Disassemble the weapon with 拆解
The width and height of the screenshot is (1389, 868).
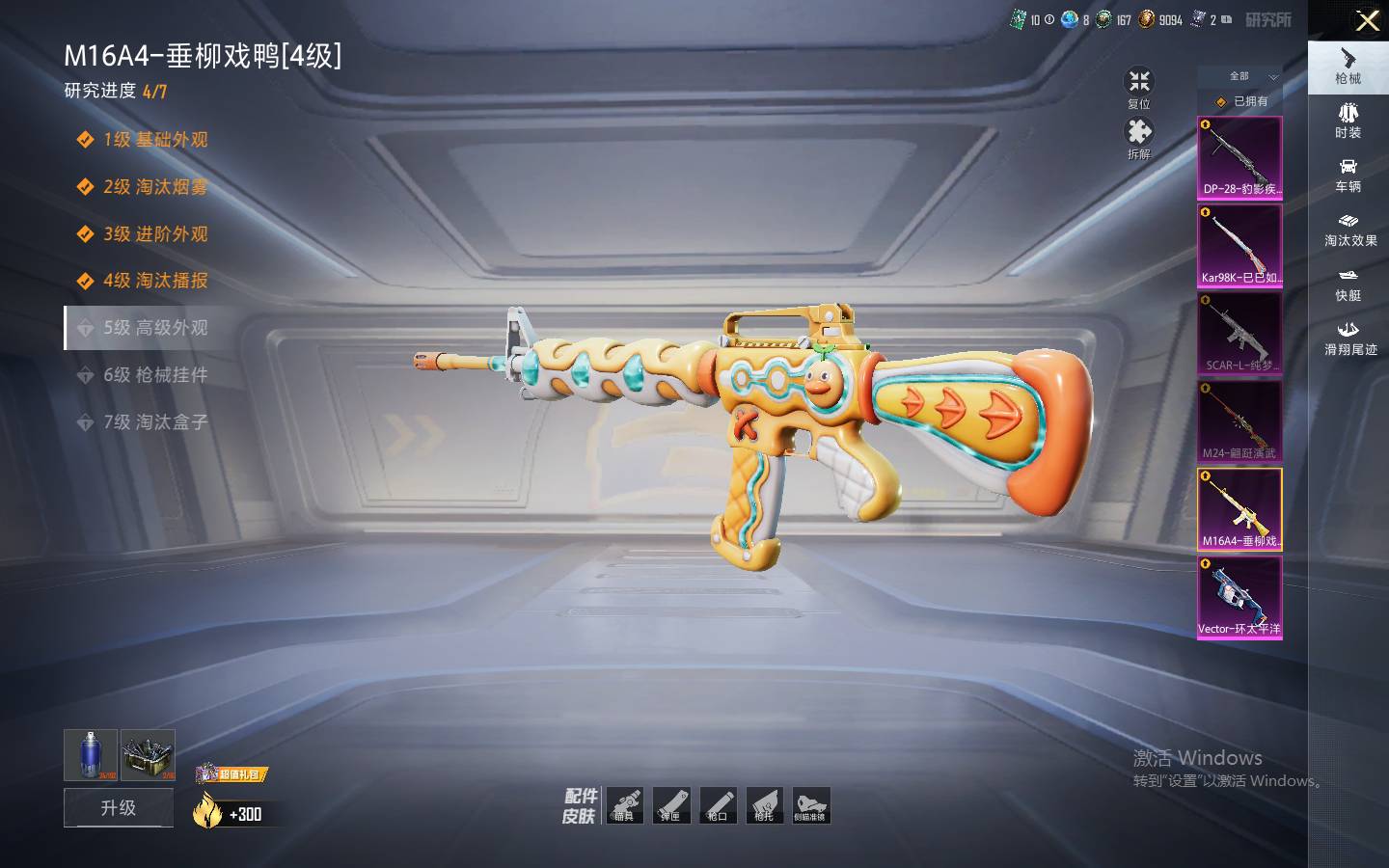(x=1139, y=138)
